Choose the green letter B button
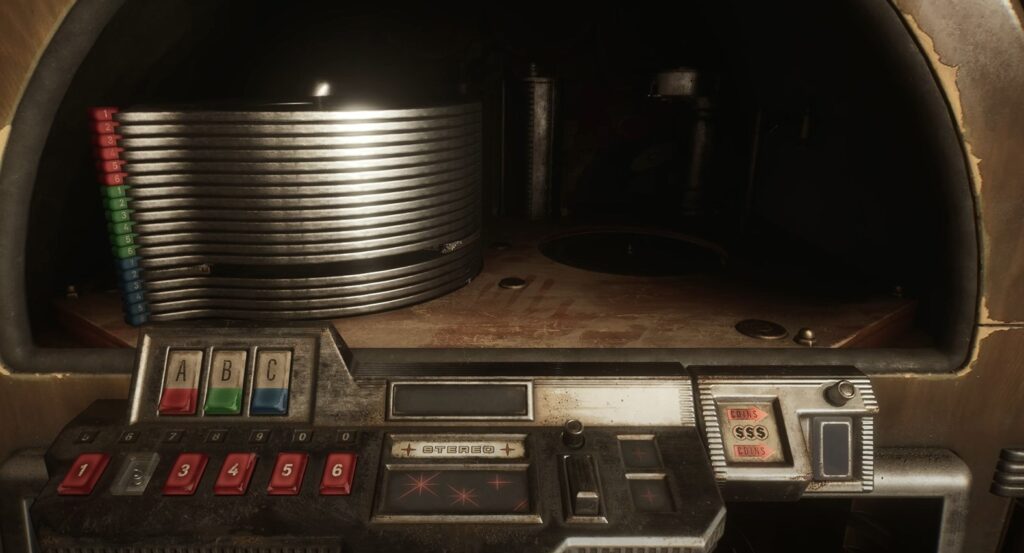This screenshot has width=1024, height=553. [x=226, y=382]
